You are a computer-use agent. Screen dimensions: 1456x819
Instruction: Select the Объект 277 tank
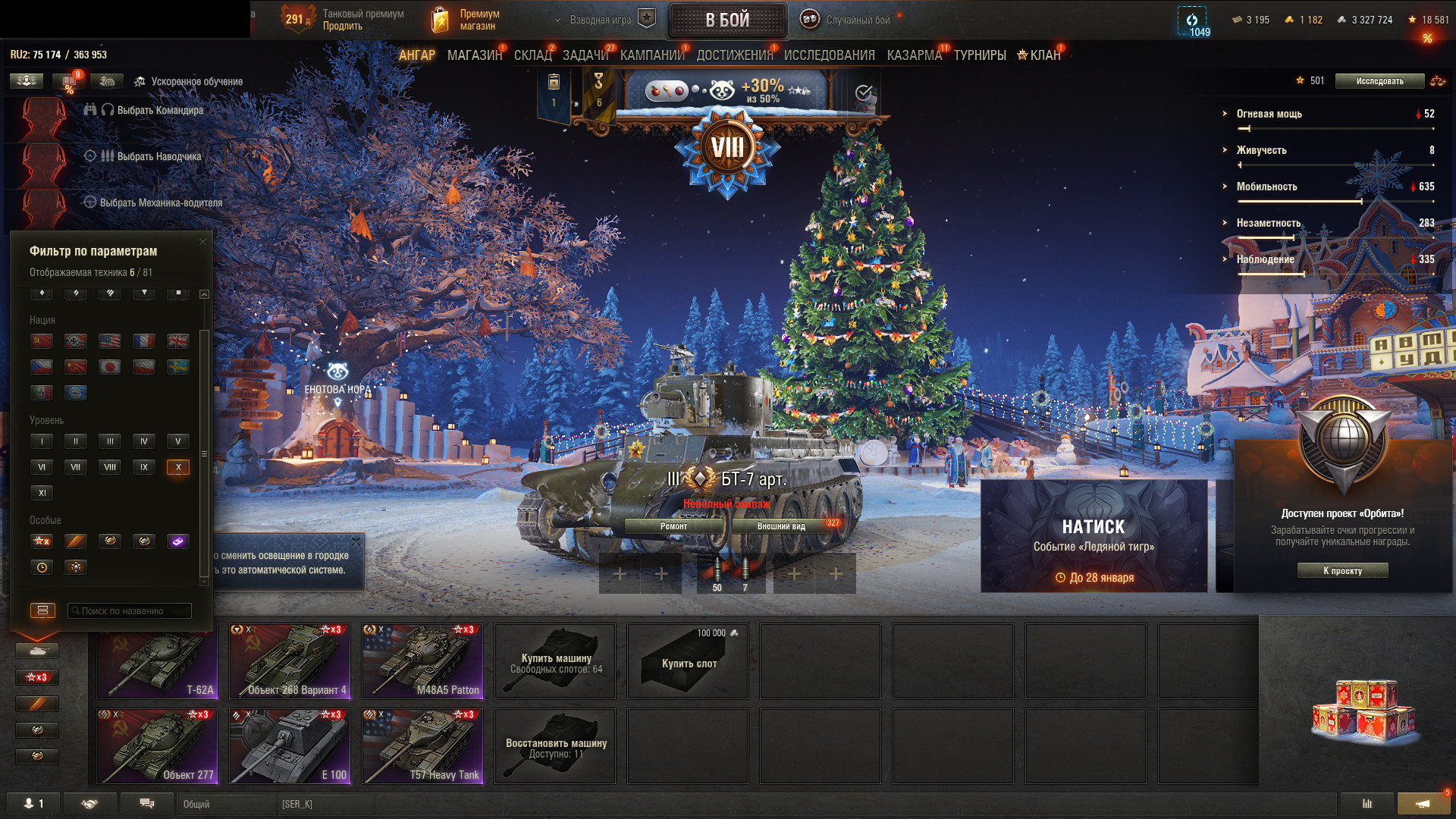click(157, 746)
